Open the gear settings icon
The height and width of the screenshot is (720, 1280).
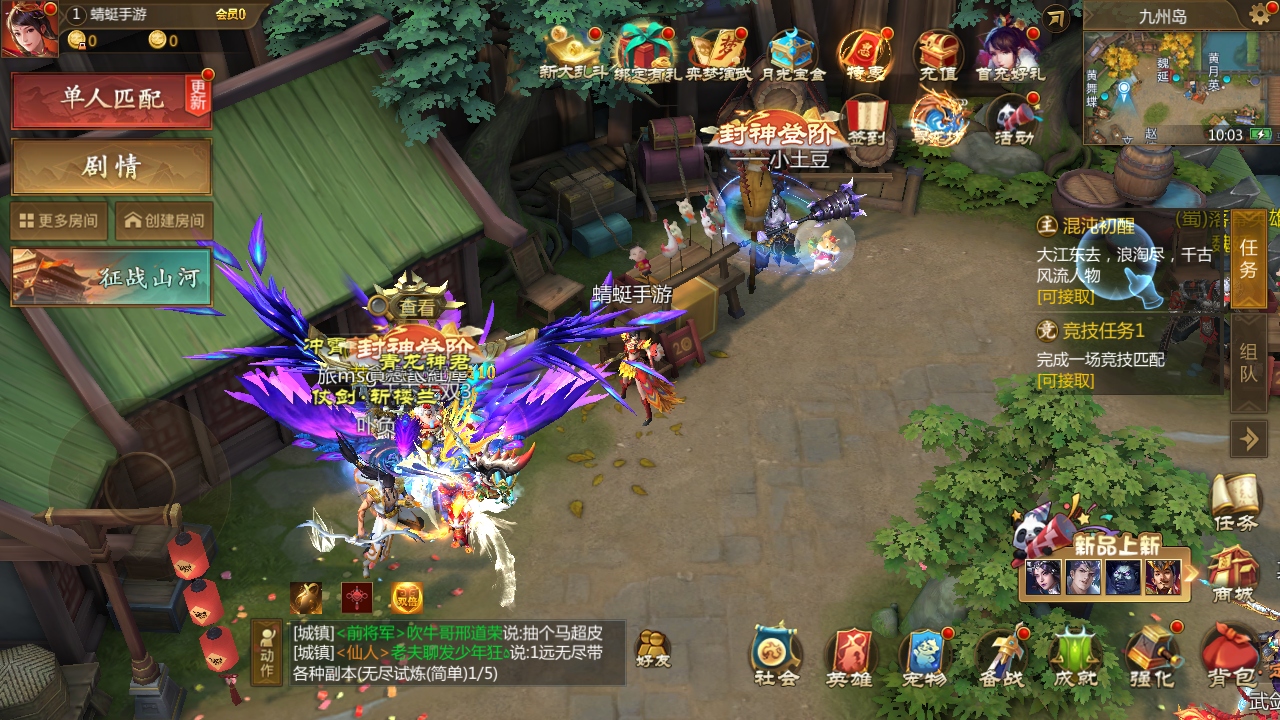tap(1260, 15)
